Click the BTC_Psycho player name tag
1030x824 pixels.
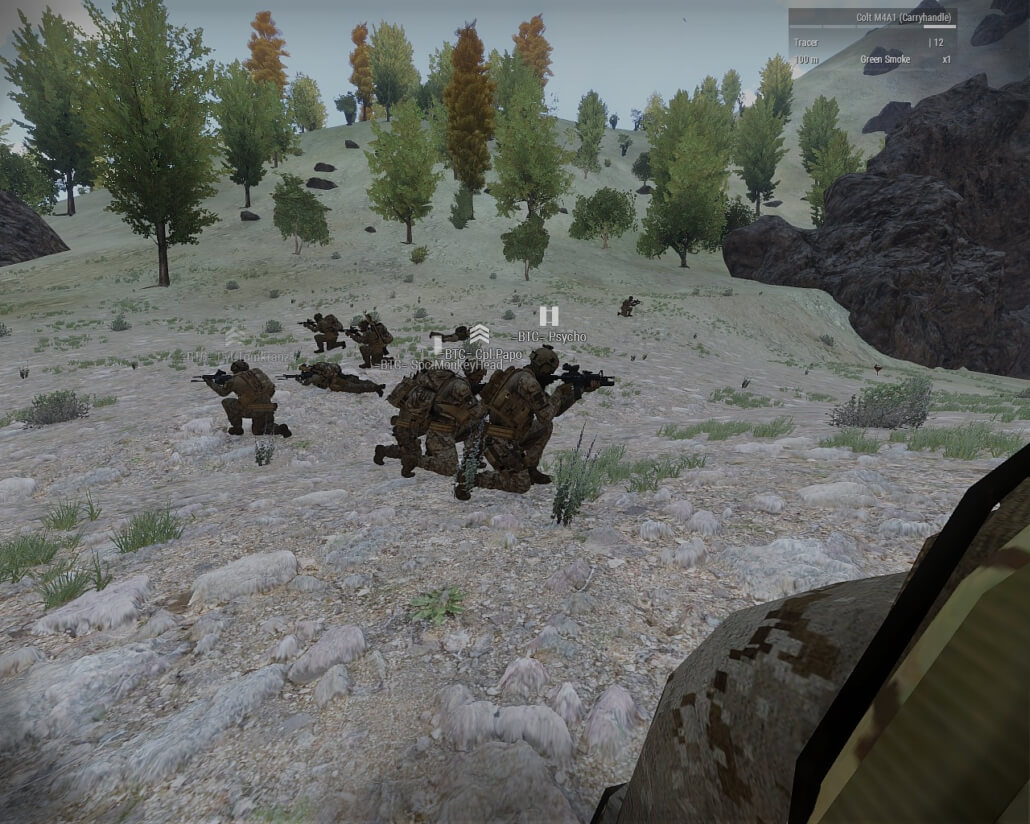coord(552,337)
